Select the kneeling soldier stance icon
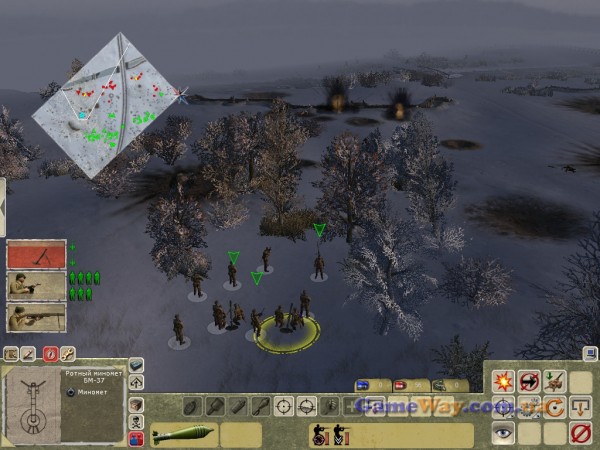 319,435
